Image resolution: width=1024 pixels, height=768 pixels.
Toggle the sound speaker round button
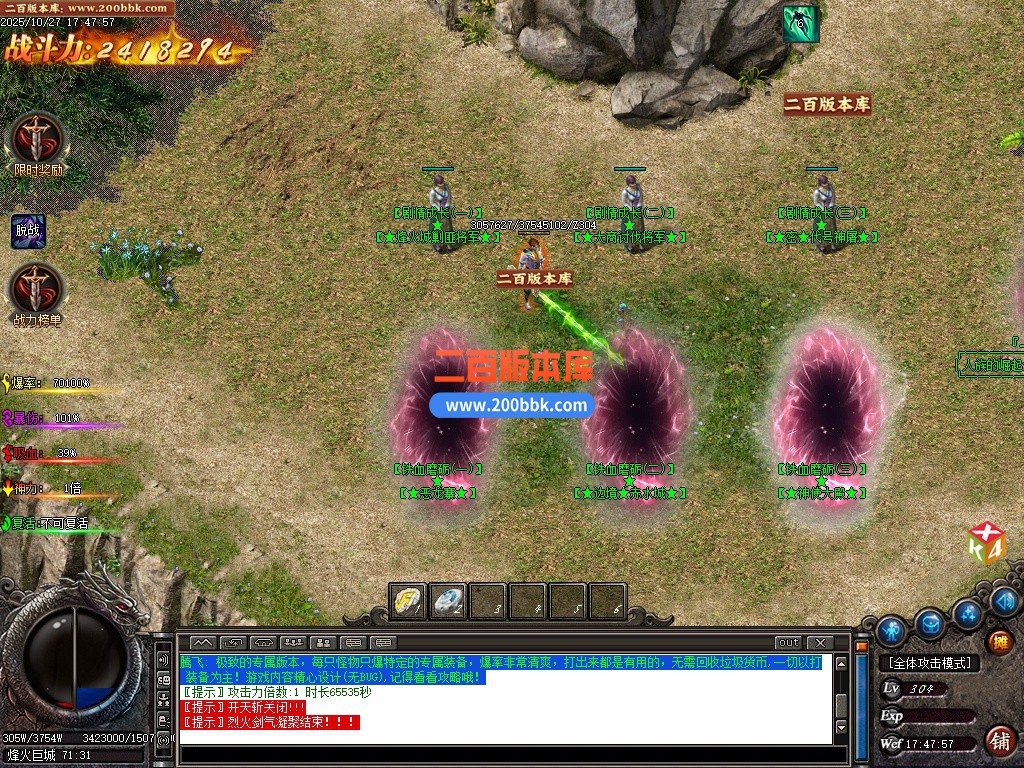click(x=1006, y=601)
